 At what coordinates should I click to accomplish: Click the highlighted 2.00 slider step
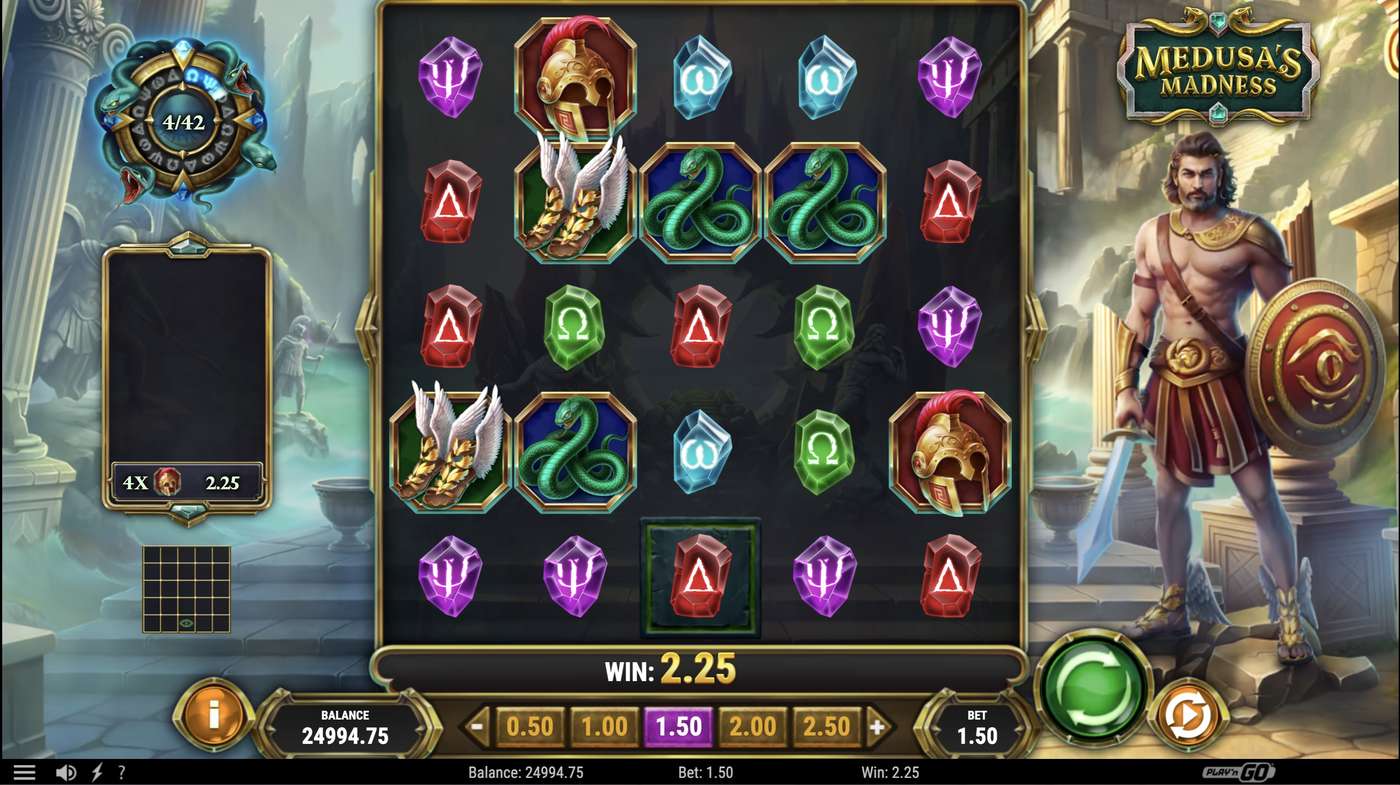[x=753, y=728]
